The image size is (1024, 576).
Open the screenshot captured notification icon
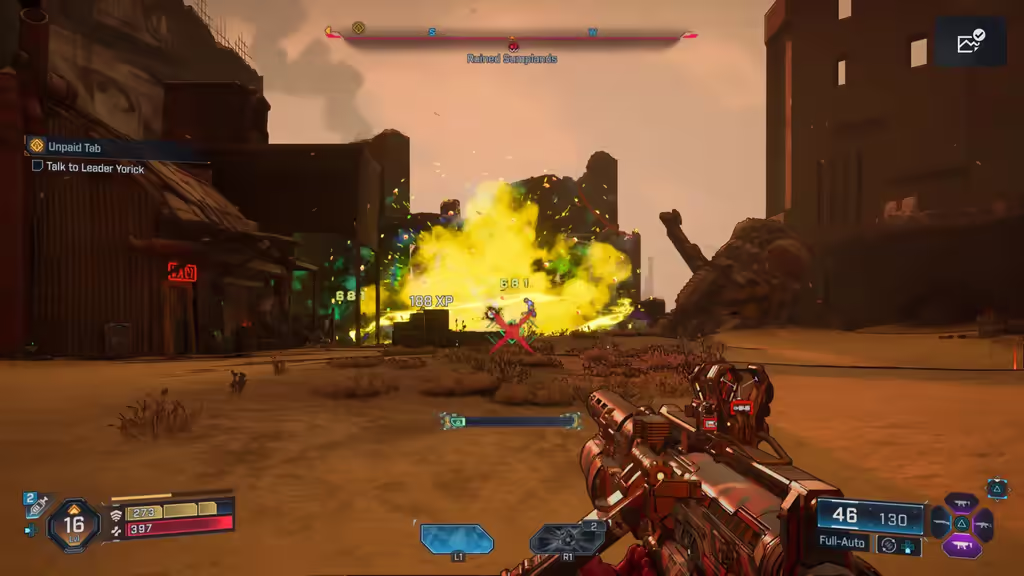pyautogui.click(x=970, y=42)
